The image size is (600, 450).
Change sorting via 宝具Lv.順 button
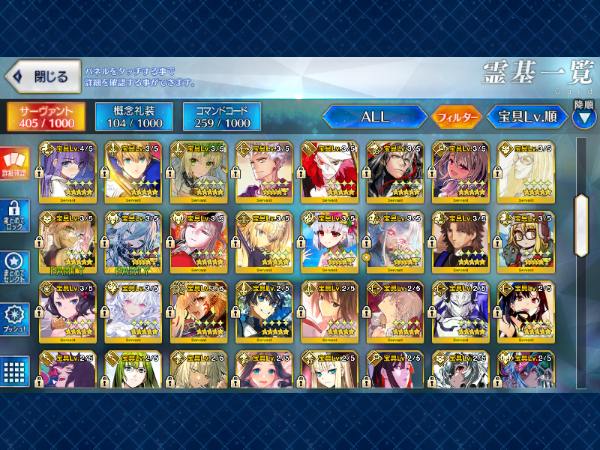pos(527,117)
